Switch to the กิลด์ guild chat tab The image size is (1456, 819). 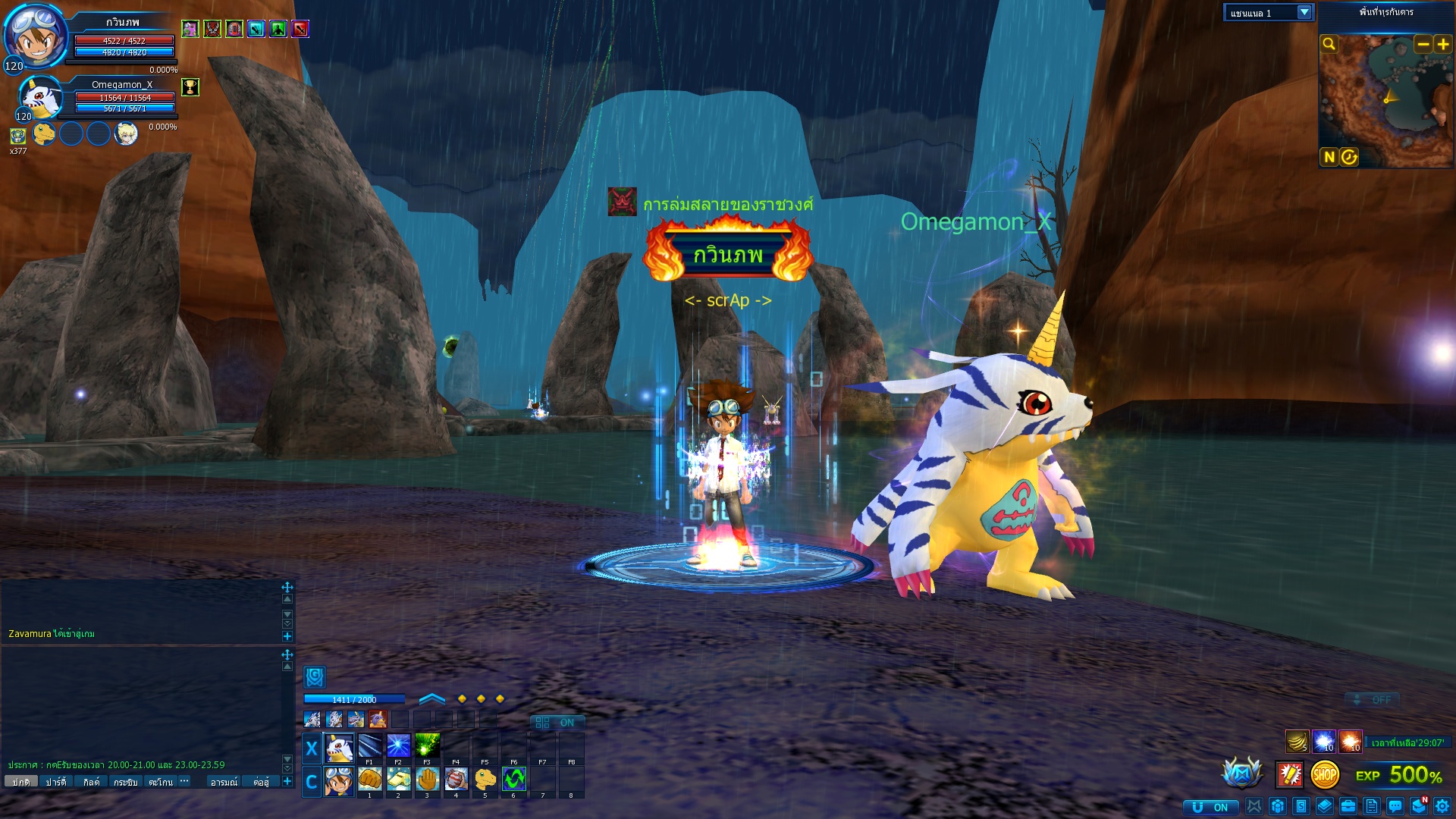[x=91, y=782]
